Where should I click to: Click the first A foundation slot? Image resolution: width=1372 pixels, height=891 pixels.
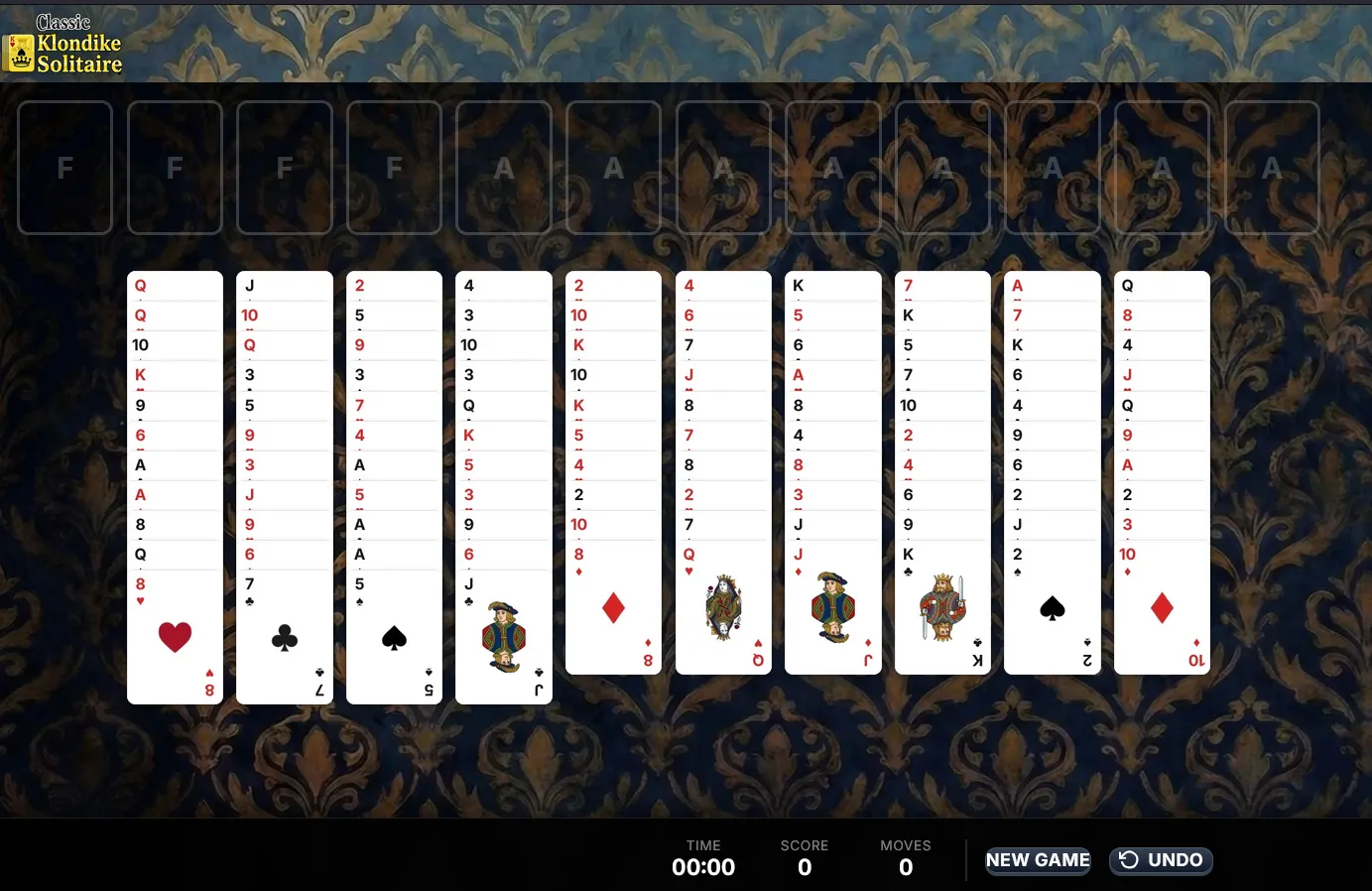pos(504,167)
